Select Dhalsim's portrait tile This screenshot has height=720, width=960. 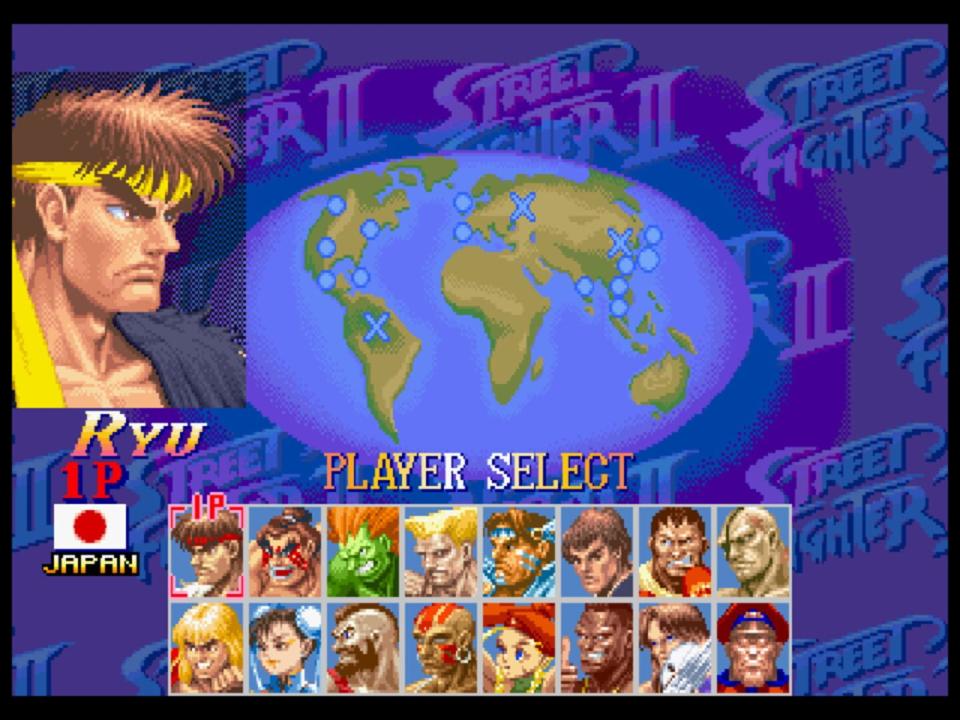pos(441,647)
